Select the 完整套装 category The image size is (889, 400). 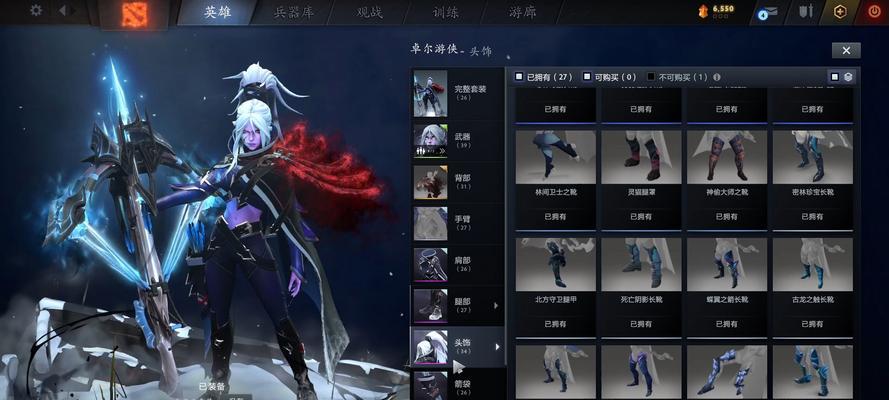pyautogui.click(x=458, y=93)
